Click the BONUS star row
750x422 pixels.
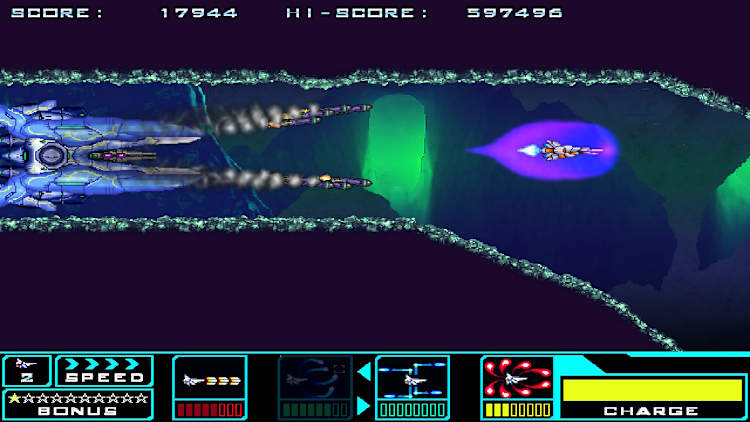(x=77, y=399)
